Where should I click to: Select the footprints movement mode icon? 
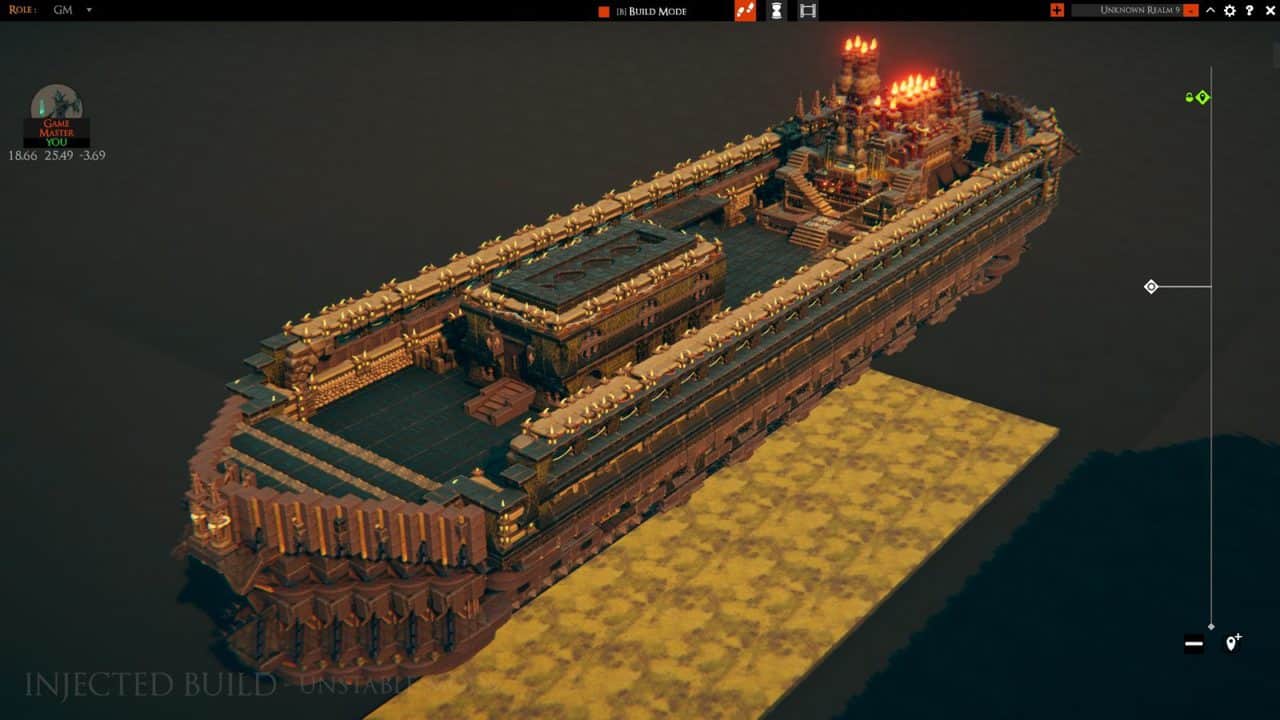[x=746, y=12]
